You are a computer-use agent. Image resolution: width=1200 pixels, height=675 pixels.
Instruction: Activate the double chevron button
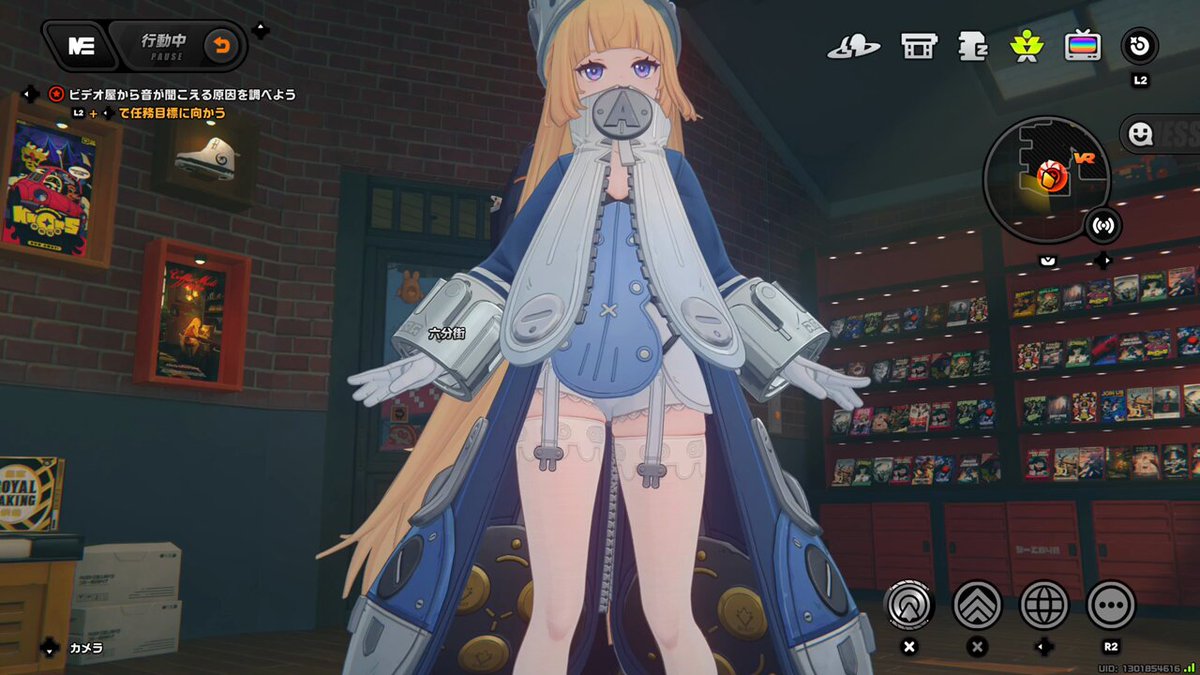pos(977,605)
